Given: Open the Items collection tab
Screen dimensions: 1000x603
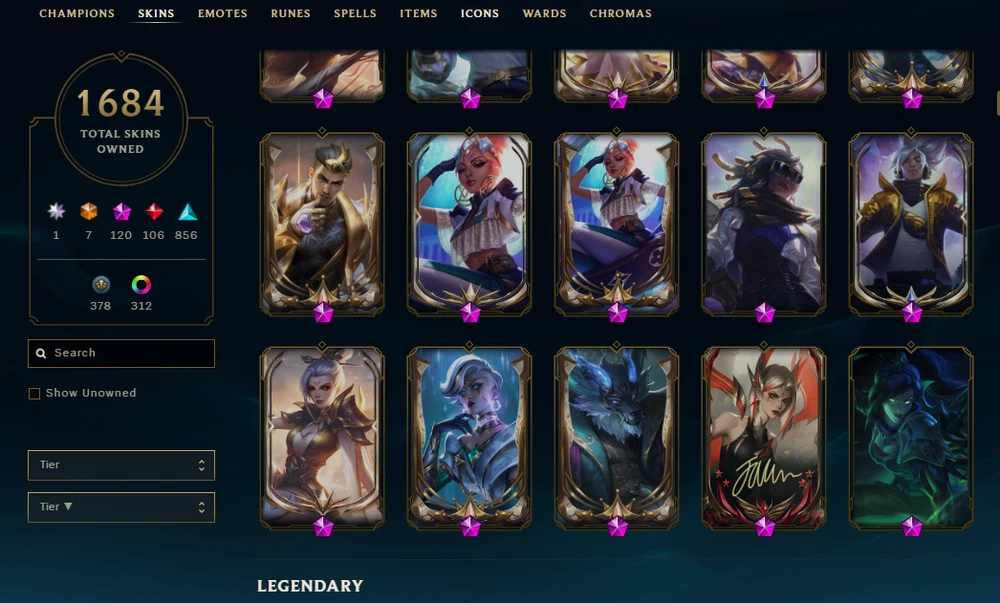Looking at the screenshot, I should click(x=418, y=14).
